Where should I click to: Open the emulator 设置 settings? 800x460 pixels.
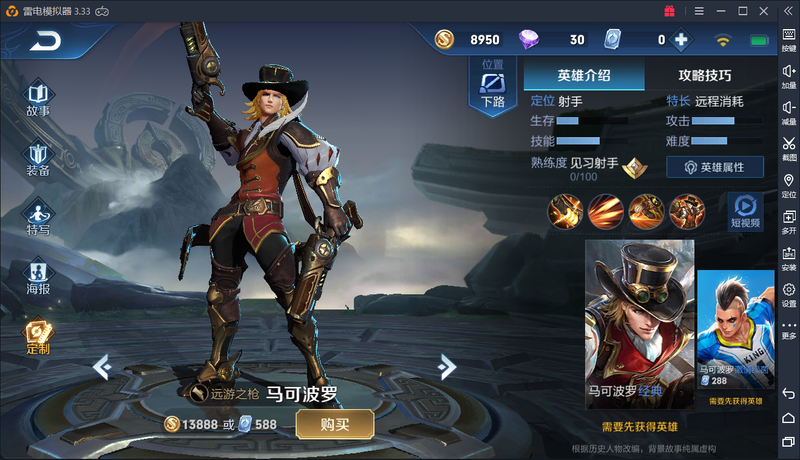click(x=789, y=295)
